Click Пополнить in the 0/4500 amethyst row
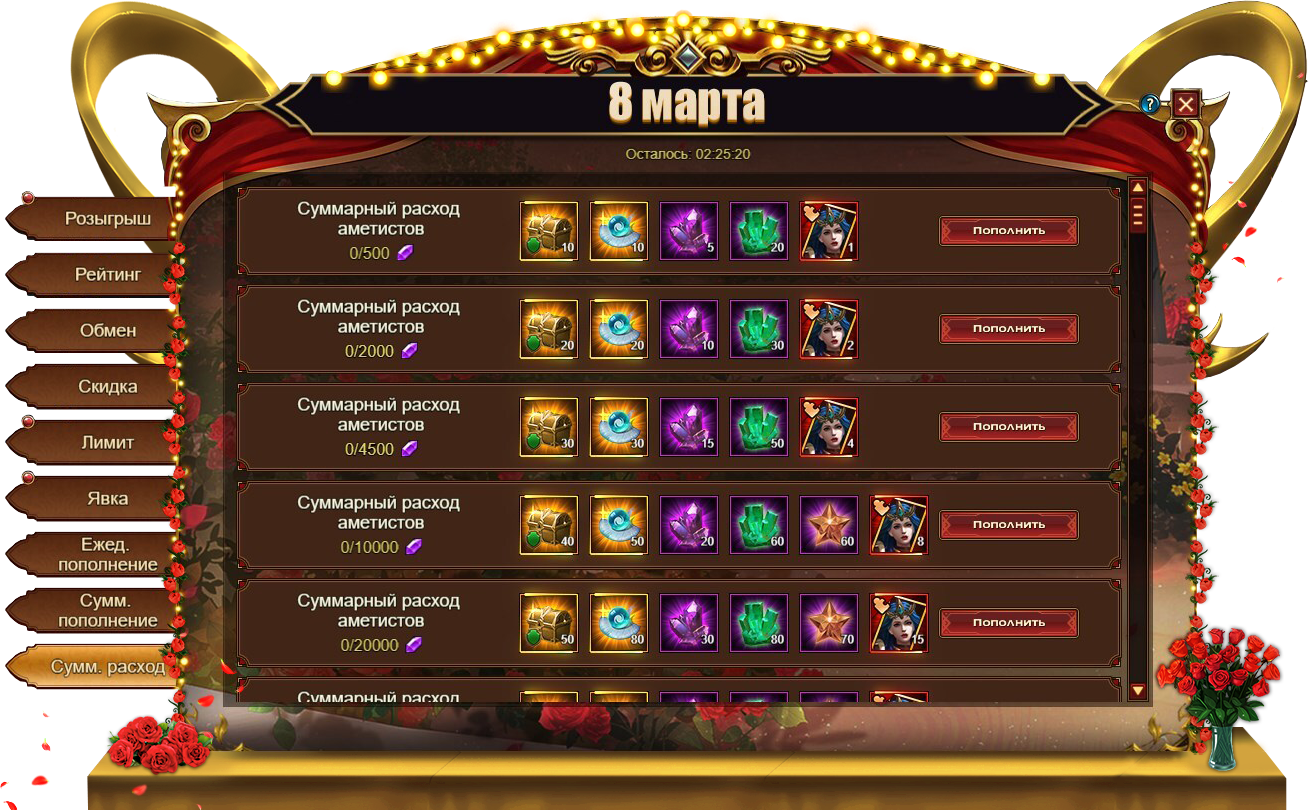Screen dimensions: 1314x810 [1008, 426]
